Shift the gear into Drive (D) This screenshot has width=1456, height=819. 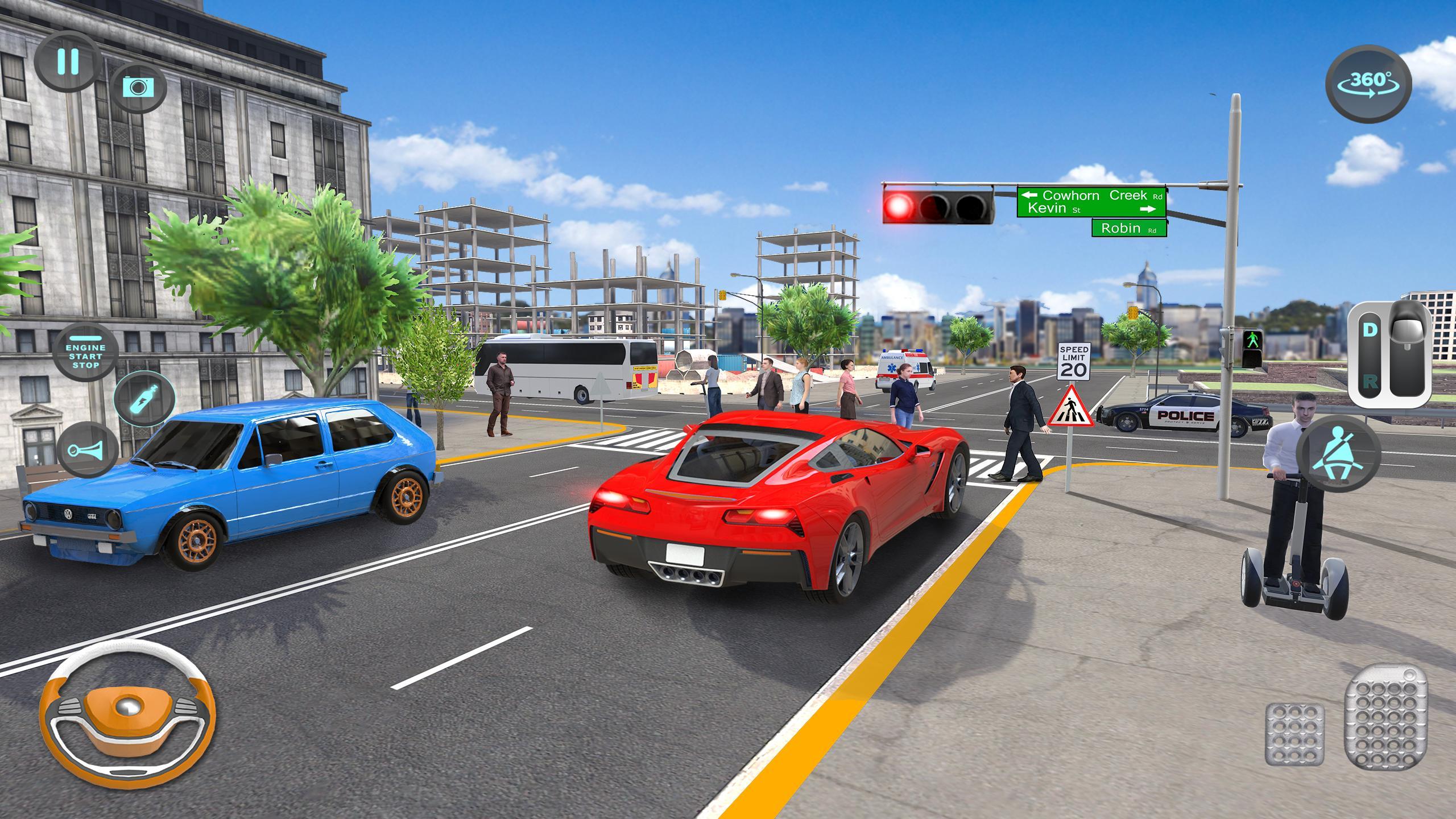click(1369, 330)
